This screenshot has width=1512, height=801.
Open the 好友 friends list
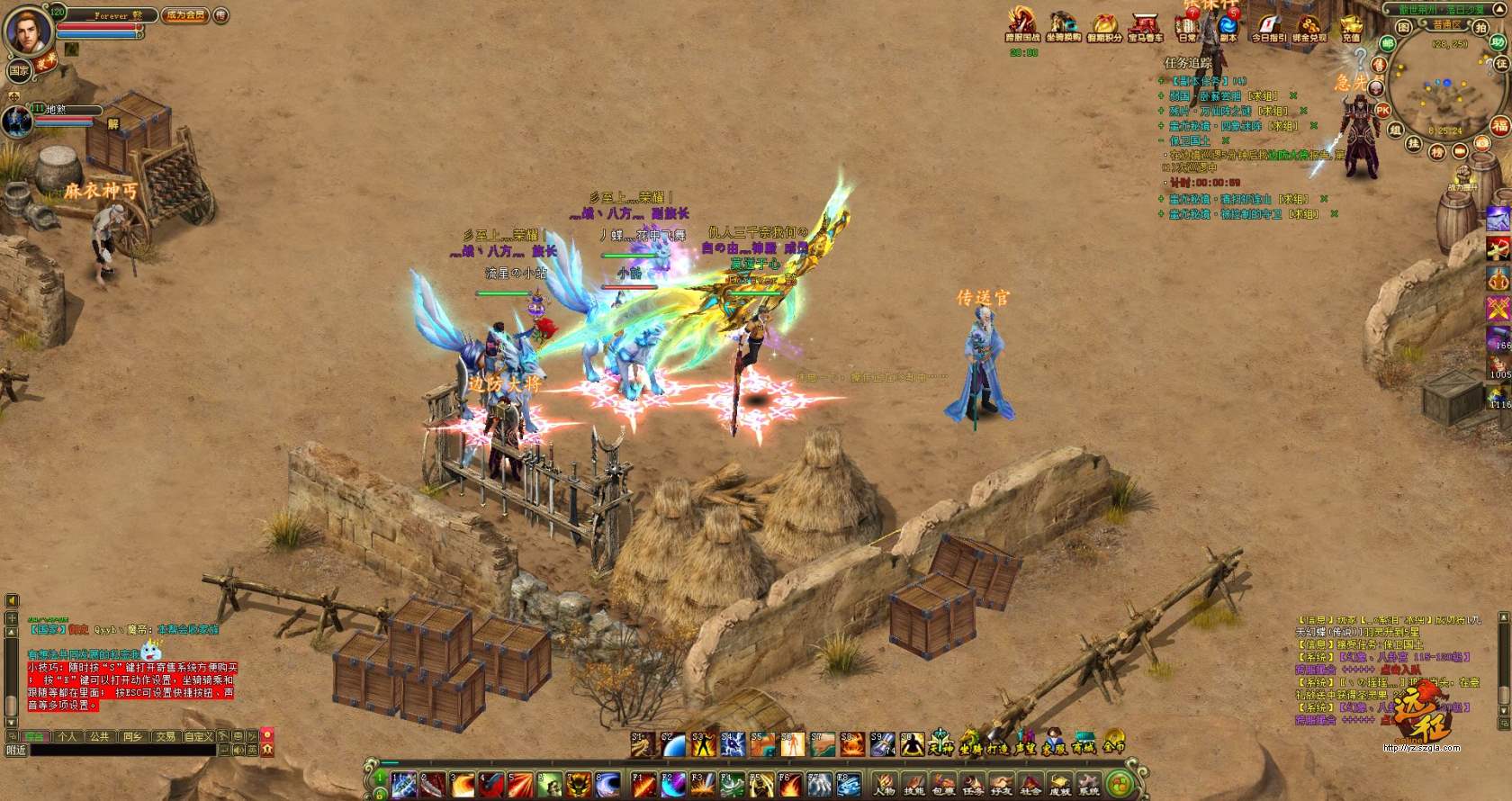pyautogui.click(x=1002, y=784)
